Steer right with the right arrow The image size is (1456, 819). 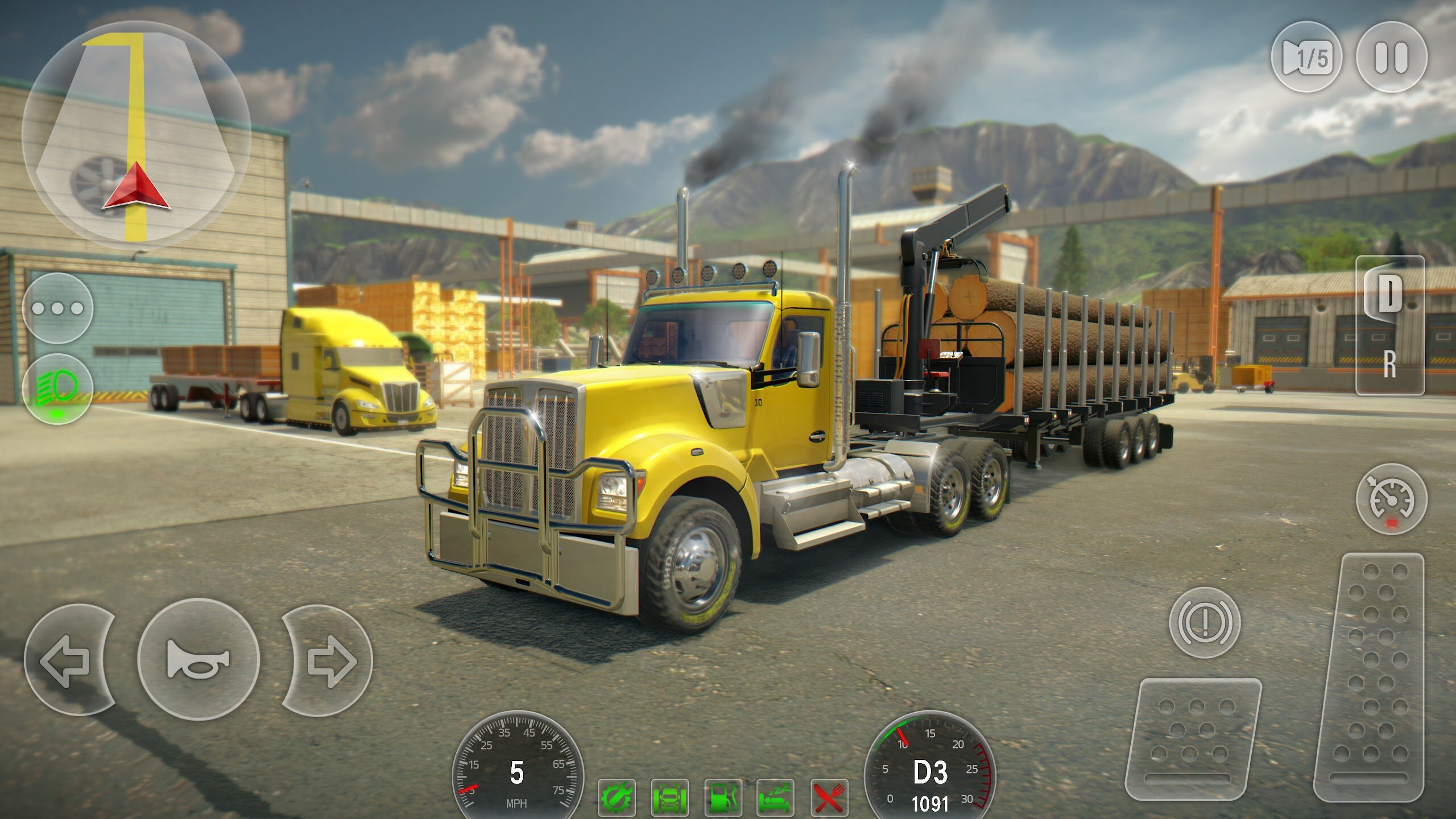tap(330, 660)
